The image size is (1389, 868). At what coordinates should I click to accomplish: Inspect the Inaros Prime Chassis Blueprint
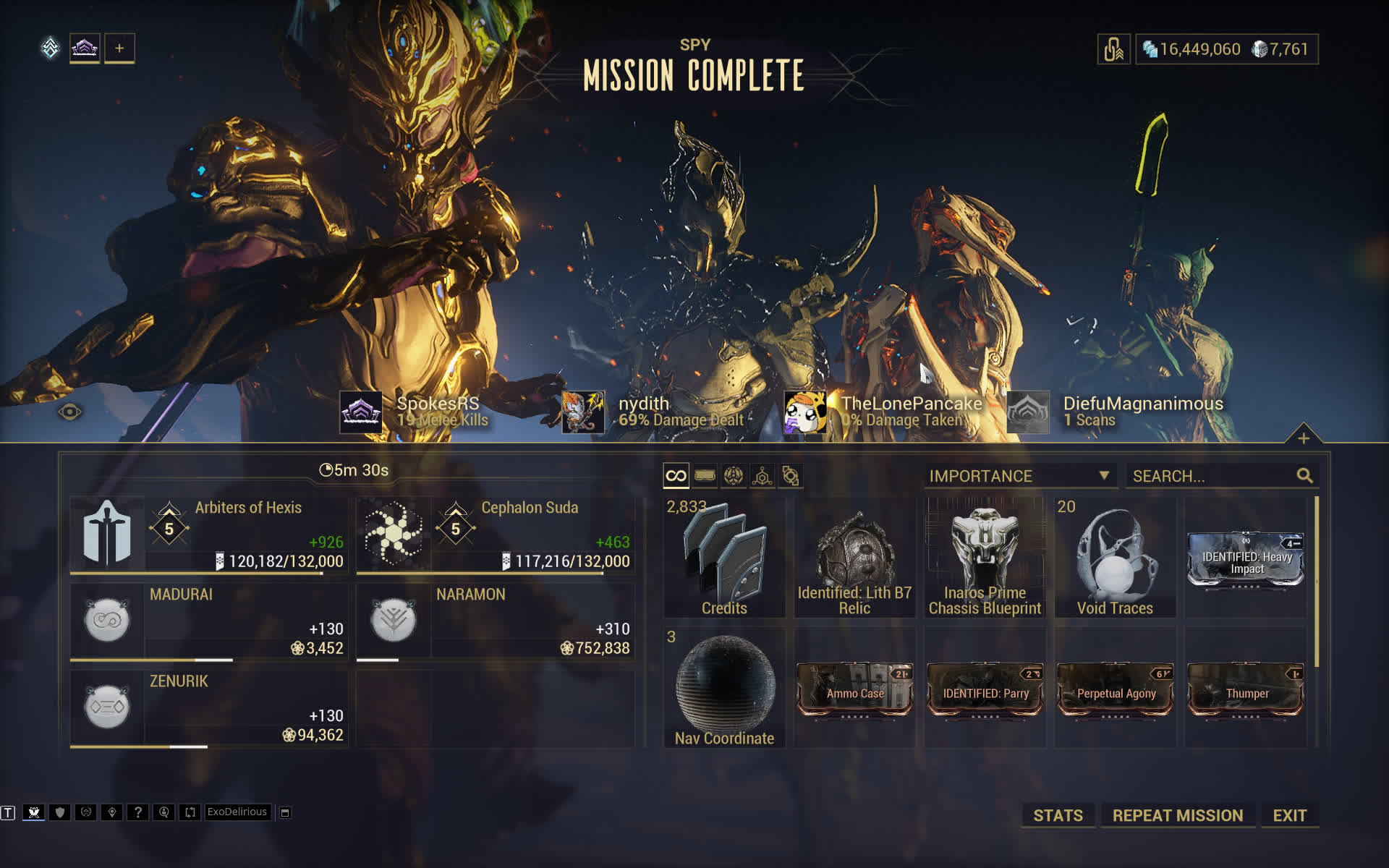(985, 557)
